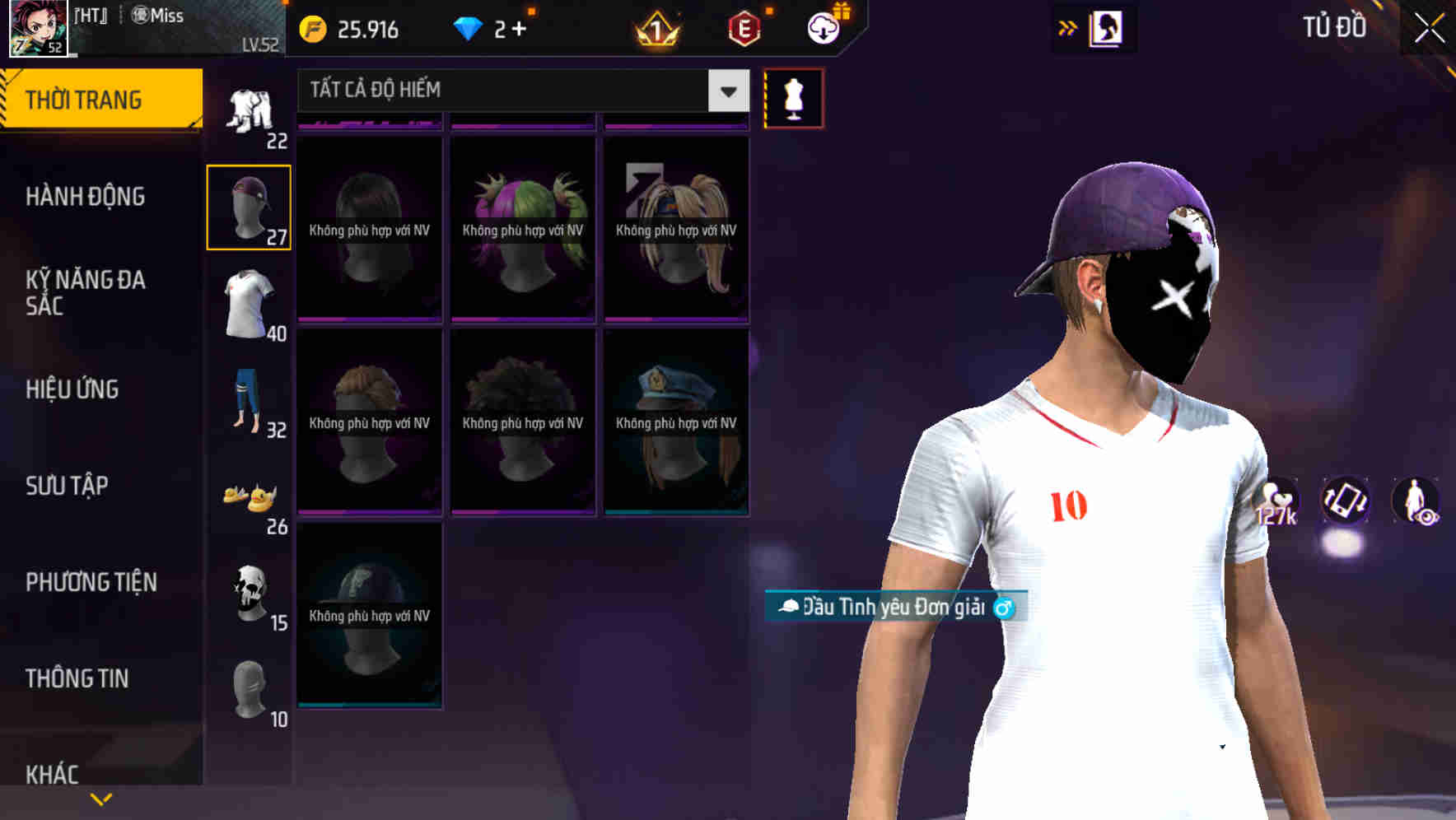The height and width of the screenshot is (820, 1456).
Task: Select the headwear category showing 27 items
Action: (x=248, y=206)
